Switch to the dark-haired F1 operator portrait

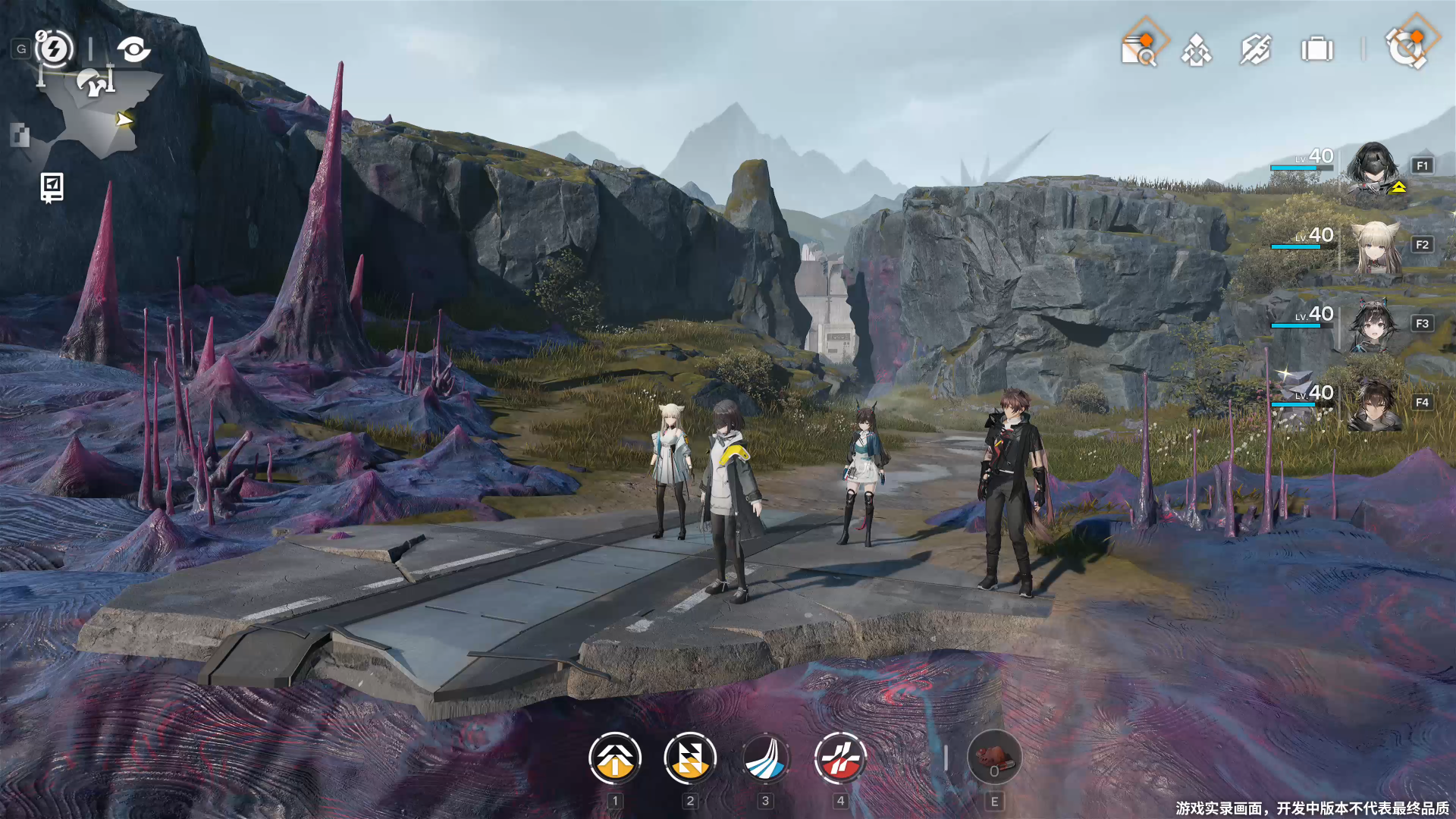[1373, 168]
